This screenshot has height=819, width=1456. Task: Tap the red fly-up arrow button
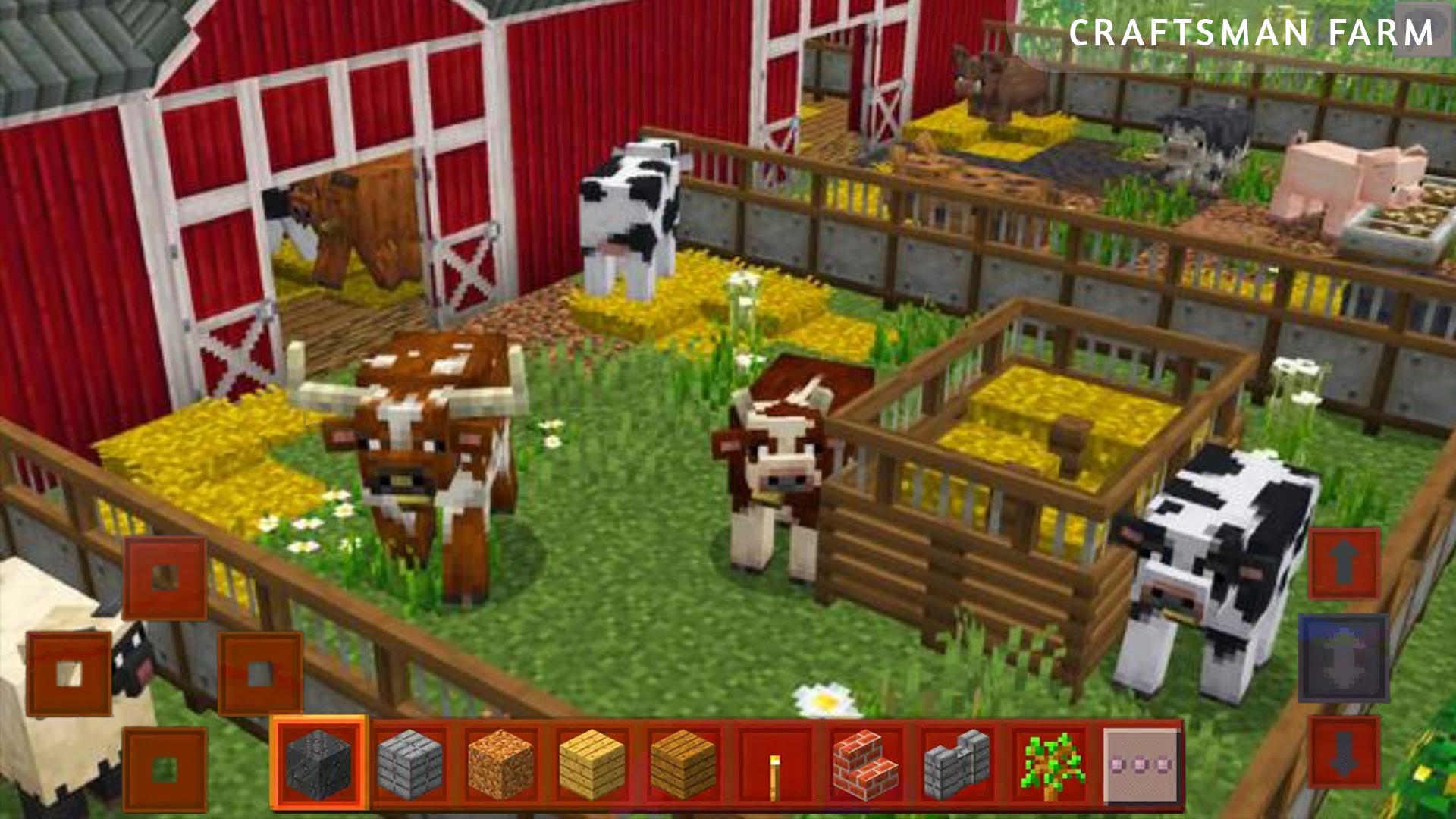pos(1343,564)
